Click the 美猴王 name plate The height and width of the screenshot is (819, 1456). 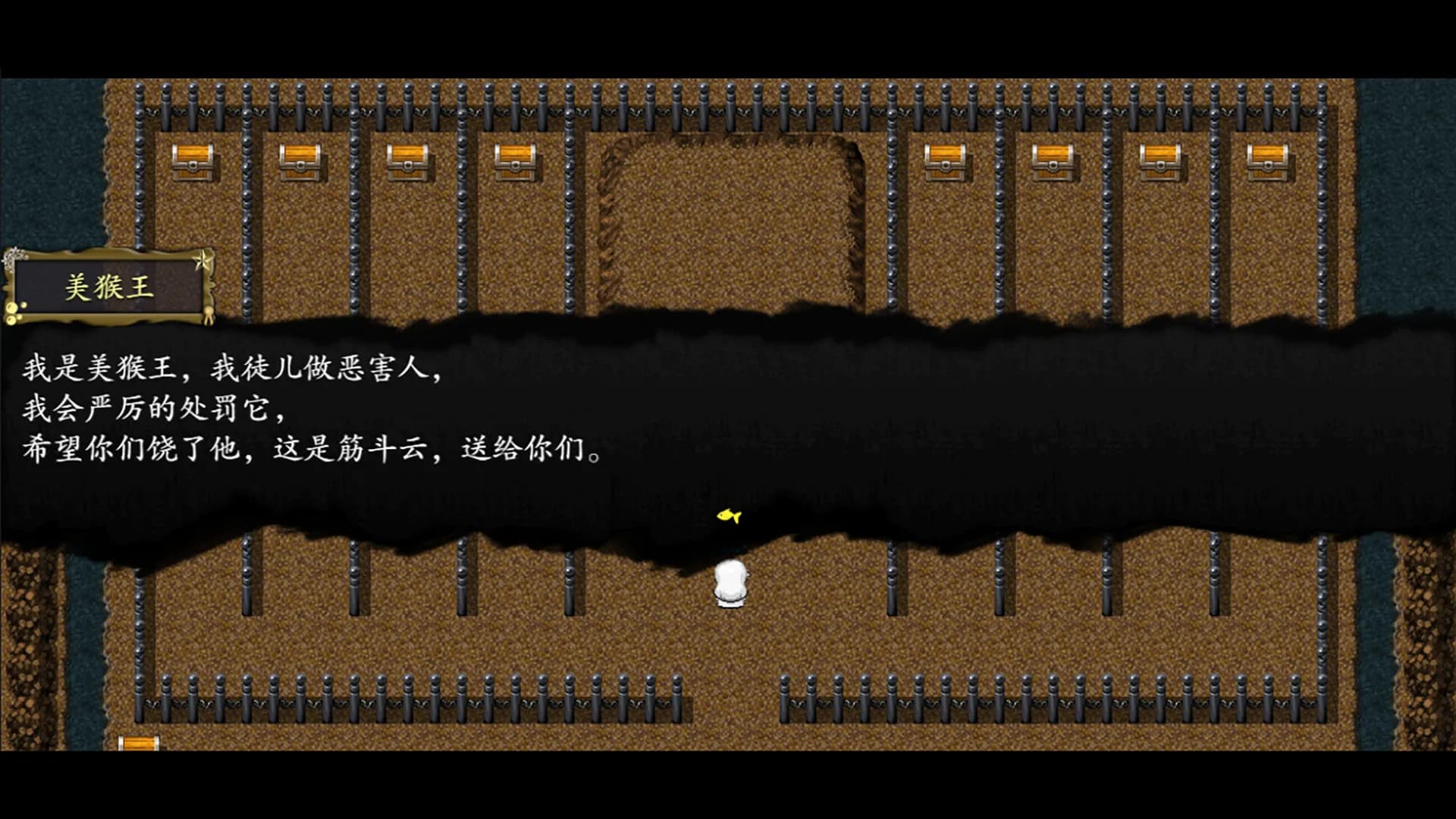110,287
